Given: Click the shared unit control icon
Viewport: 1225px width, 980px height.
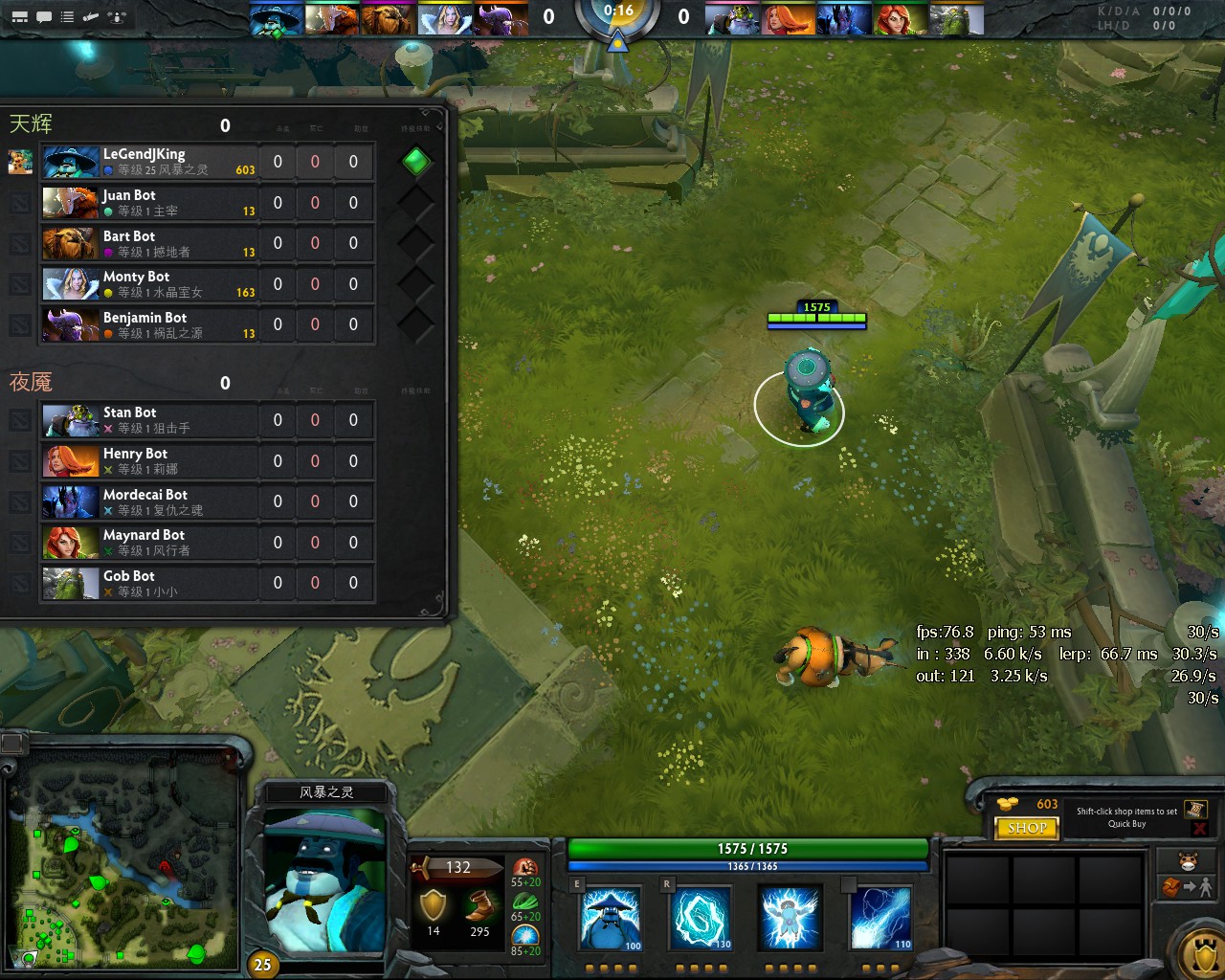Looking at the screenshot, I should point(115,15).
